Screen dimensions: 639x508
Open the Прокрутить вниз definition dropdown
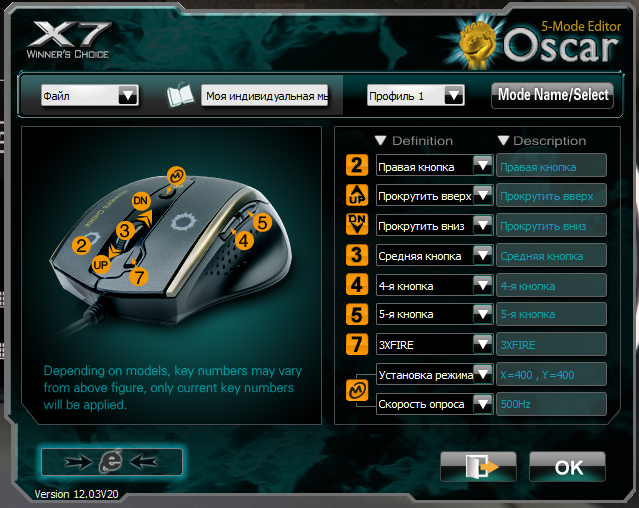point(483,226)
